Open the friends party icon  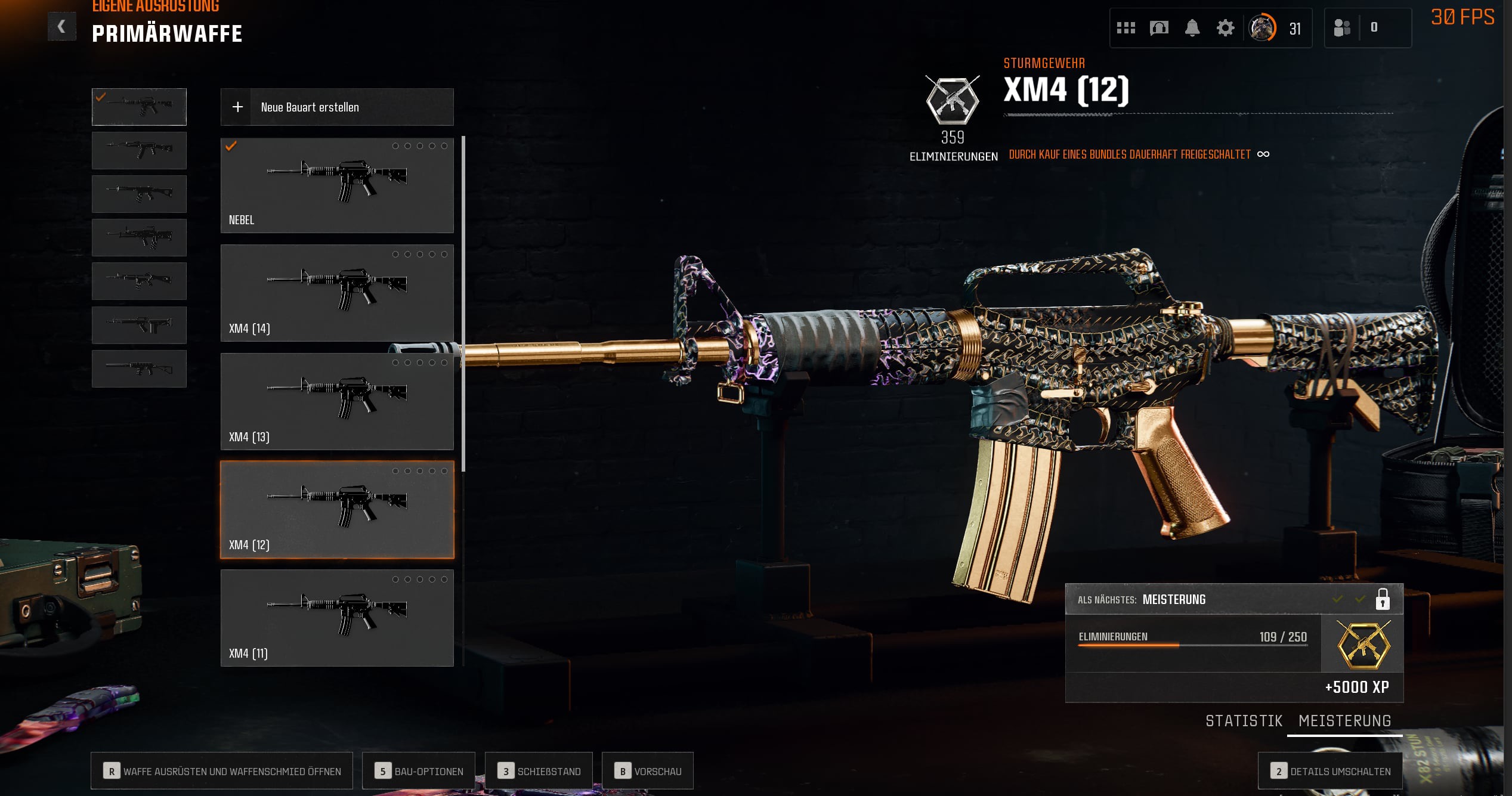coord(1341,28)
